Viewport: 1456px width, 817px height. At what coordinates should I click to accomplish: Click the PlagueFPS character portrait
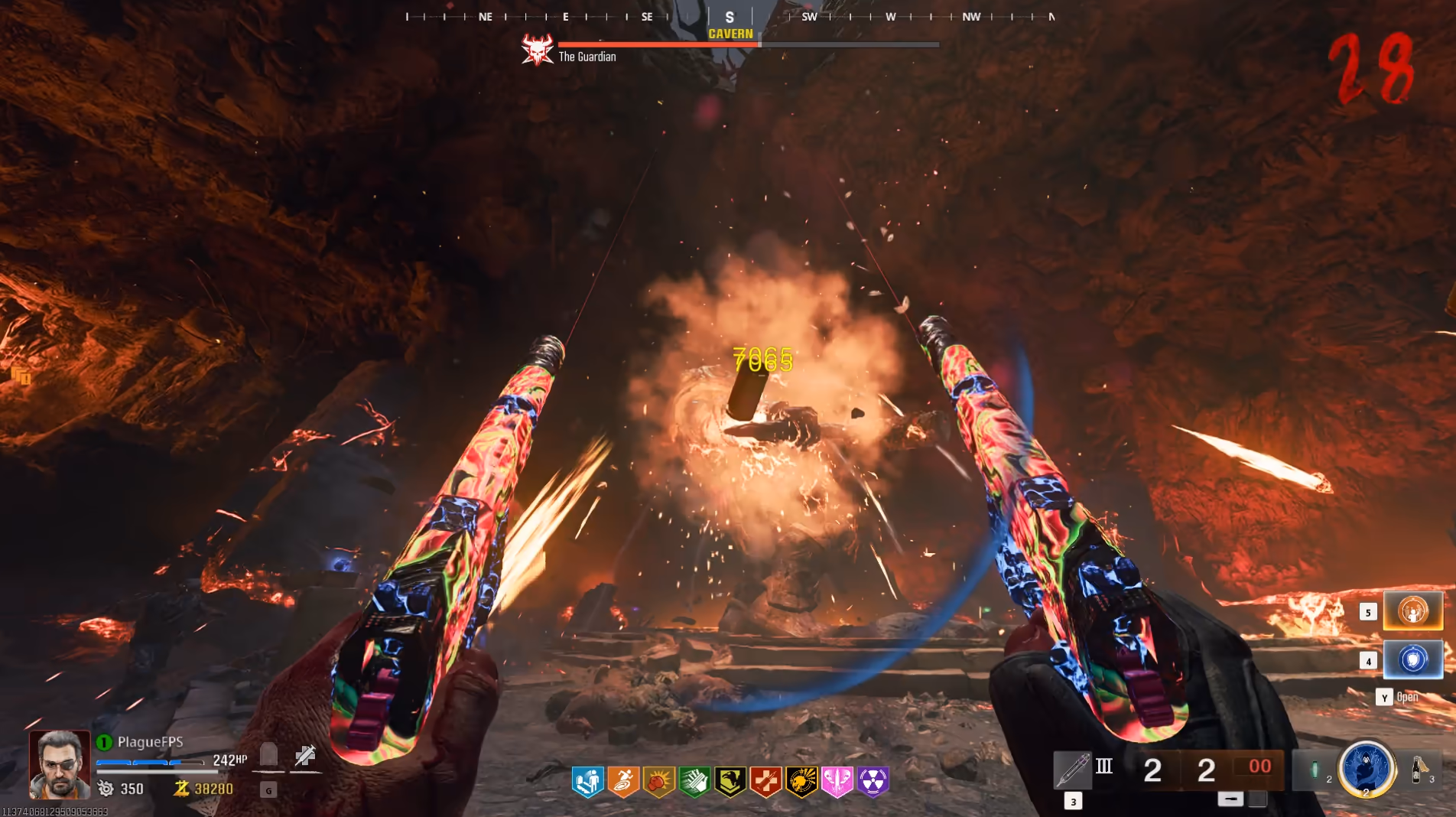click(60, 764)
